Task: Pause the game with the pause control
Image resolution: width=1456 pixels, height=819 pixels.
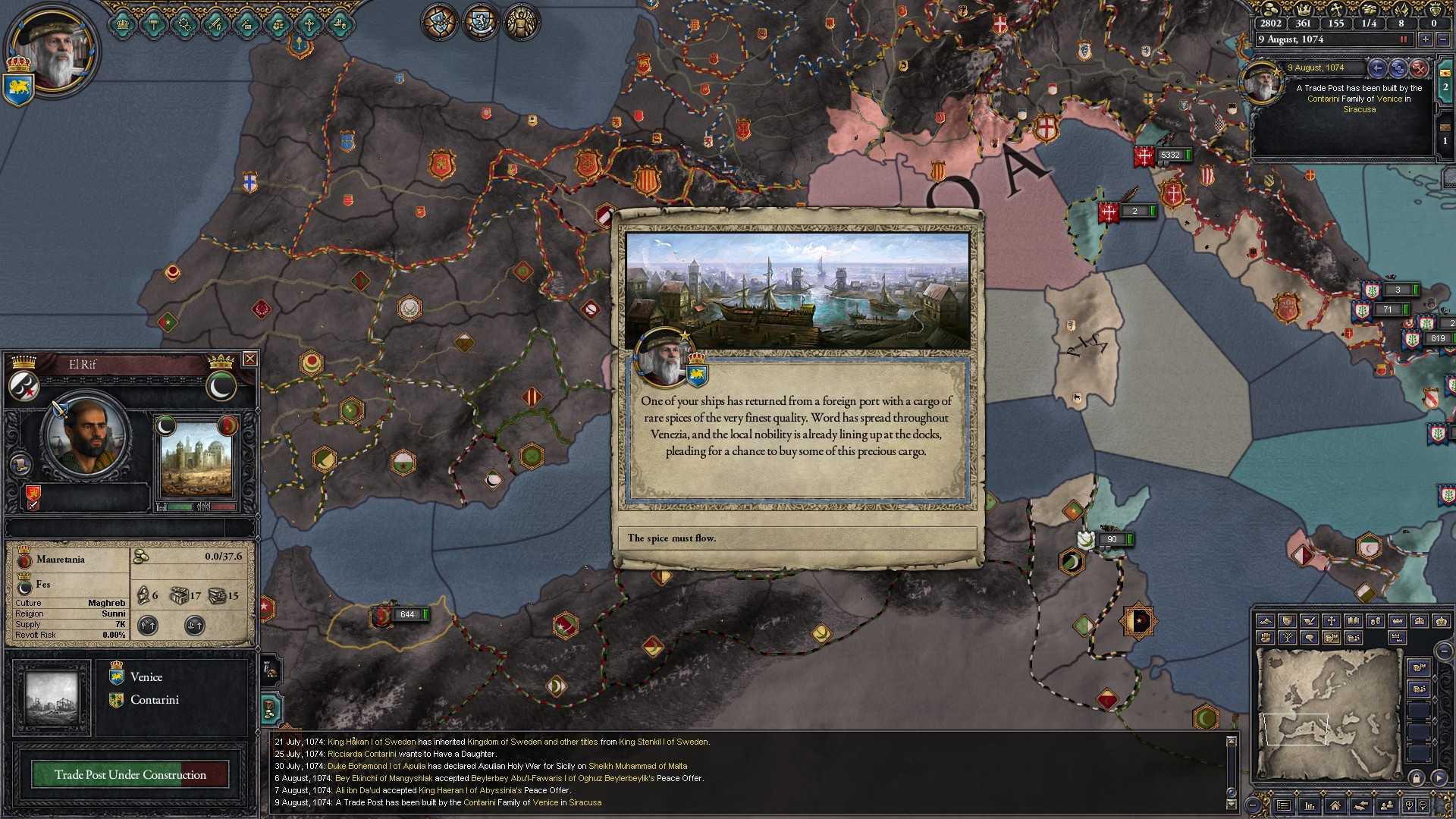Action: click(x=1404, y=39)
